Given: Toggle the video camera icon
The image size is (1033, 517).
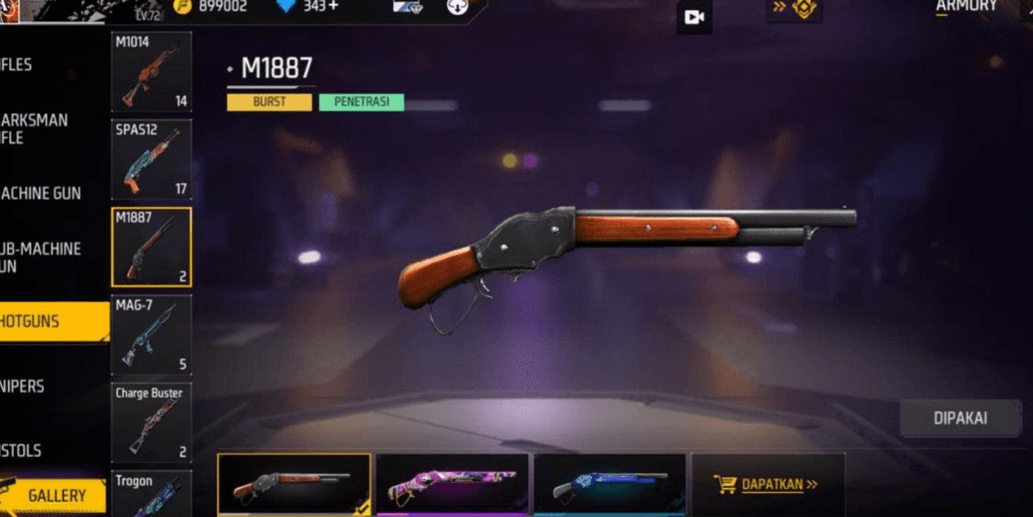Looking at the screenshot, I should [x=694, y=17].
